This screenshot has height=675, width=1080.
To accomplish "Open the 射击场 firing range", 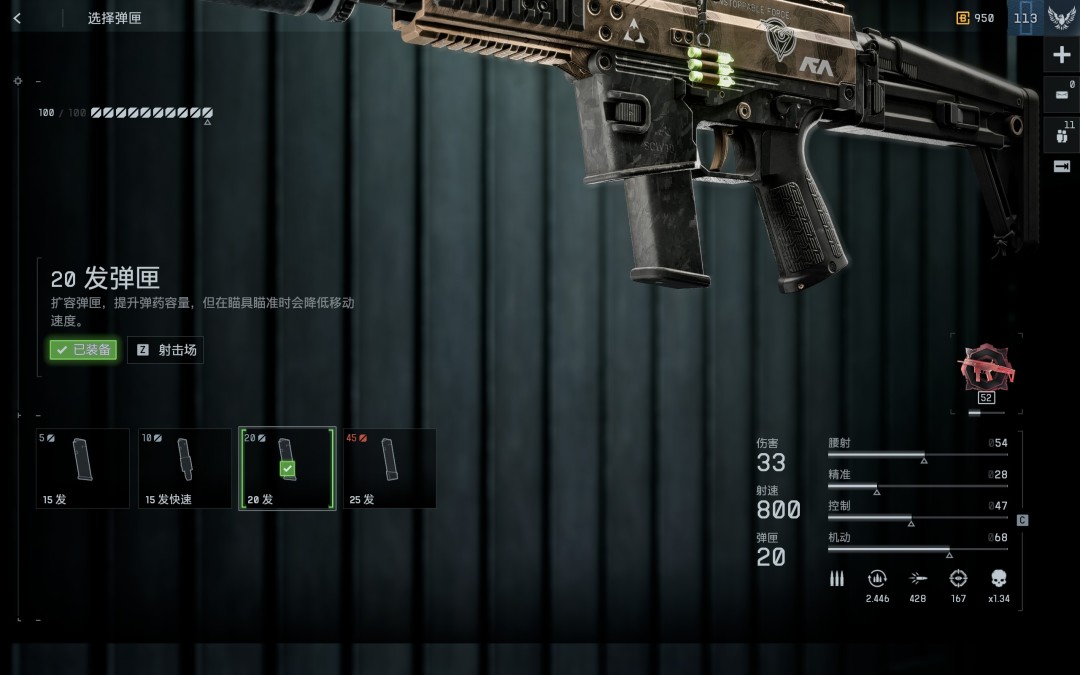I will point(166,350).
